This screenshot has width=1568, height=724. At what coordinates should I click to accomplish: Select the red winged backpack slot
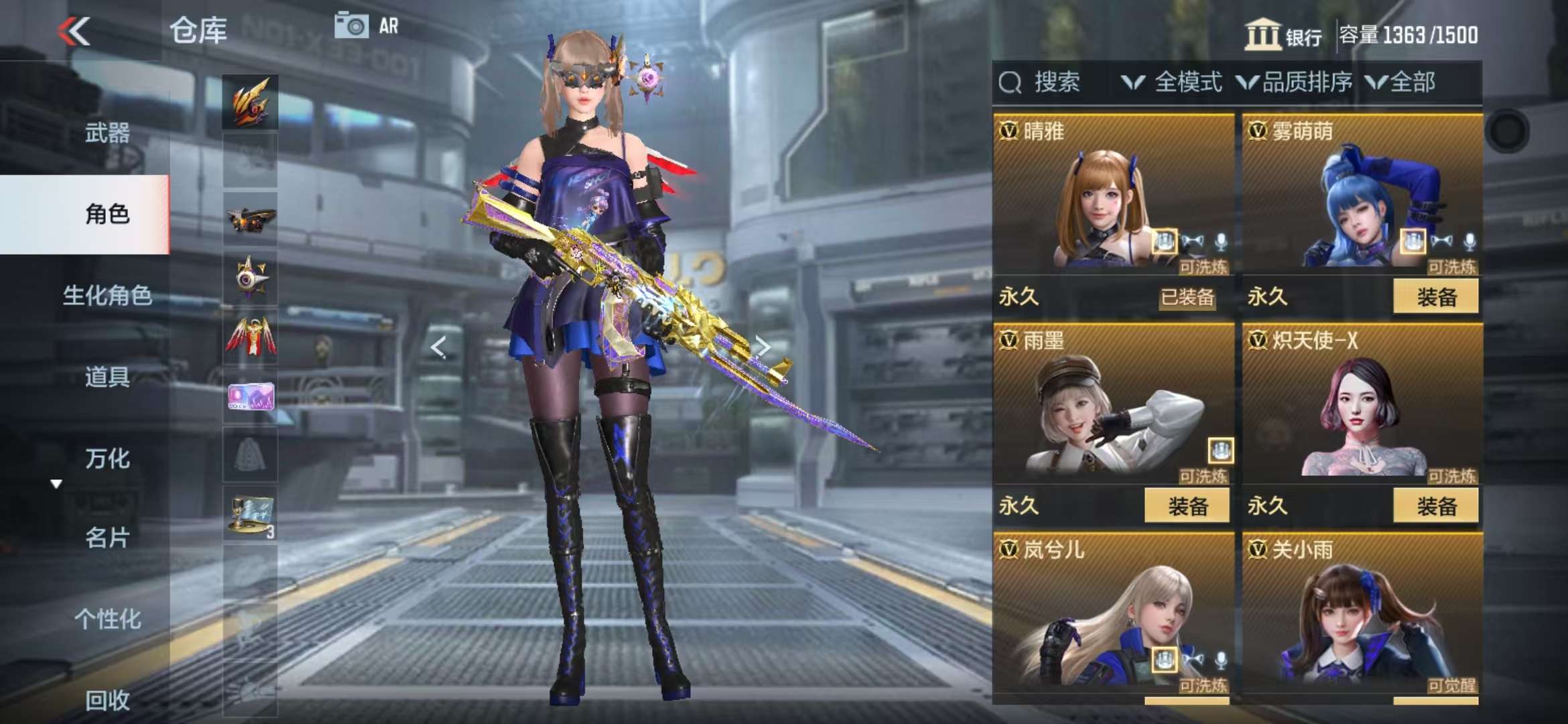point(250,337)
